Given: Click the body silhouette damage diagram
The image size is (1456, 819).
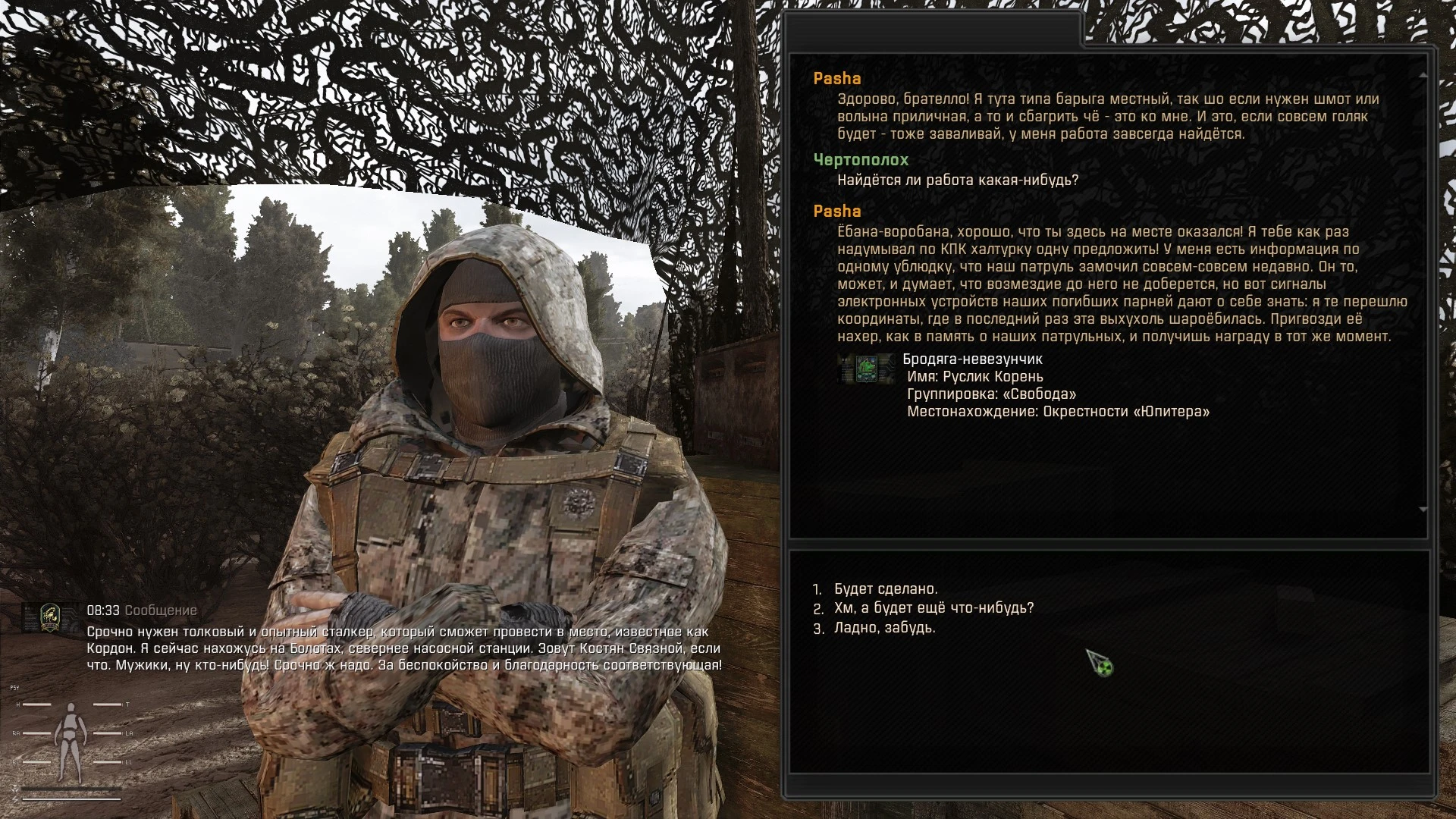Looking at the screenshot, I should pyautogui.click(x=71, y=738).
